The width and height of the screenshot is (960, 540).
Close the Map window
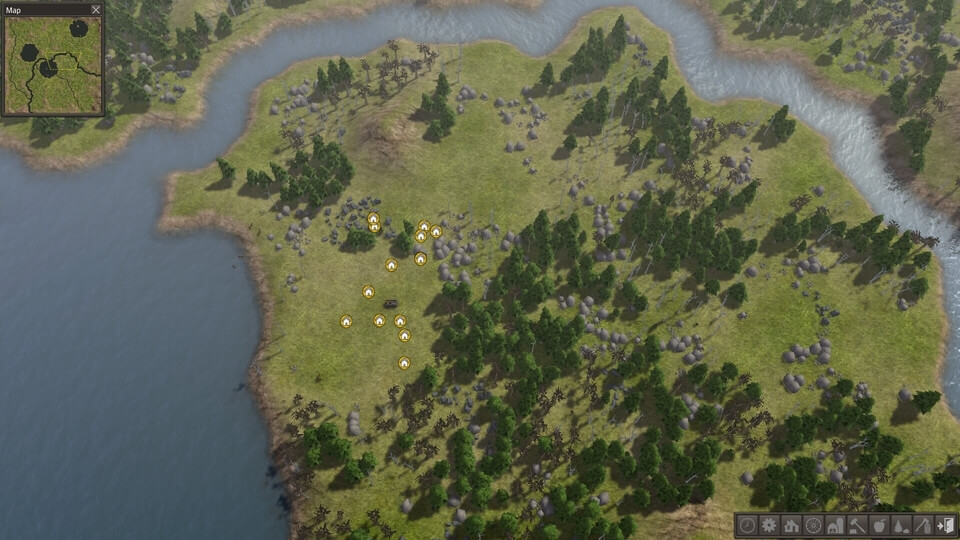(x=96, y=10)
